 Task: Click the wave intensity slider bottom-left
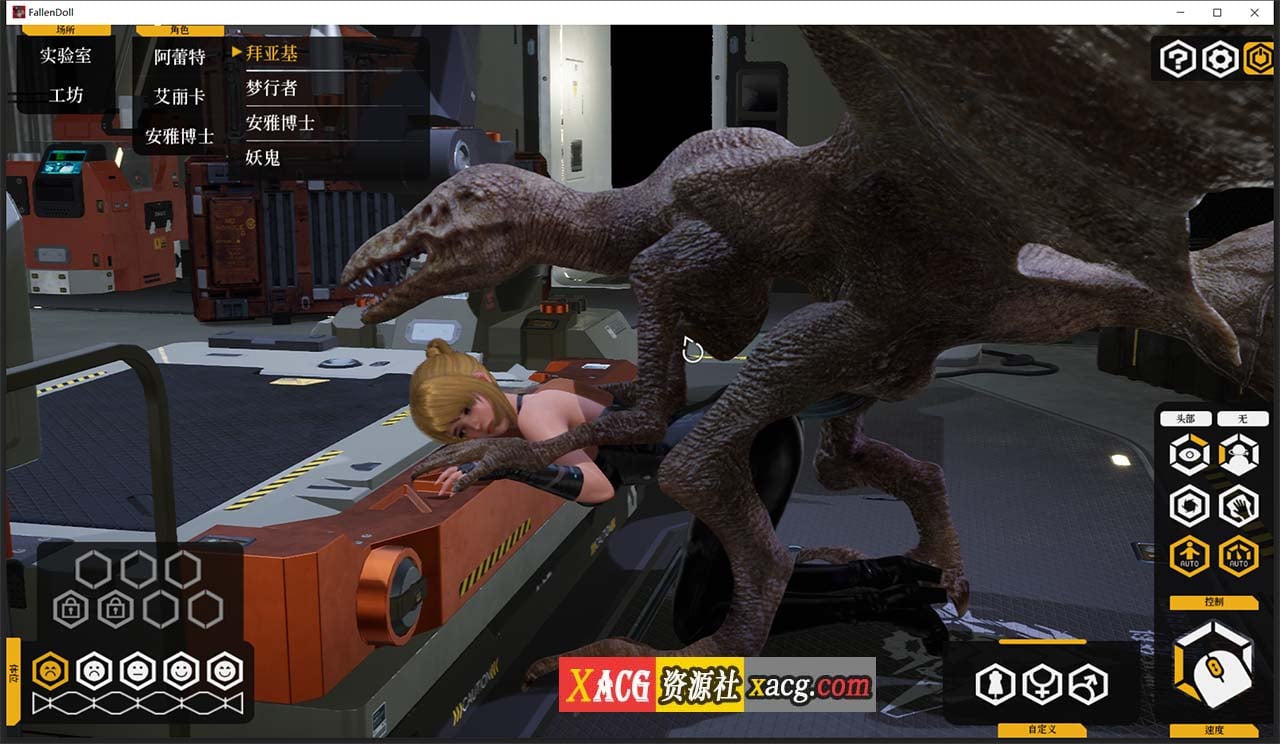140,700
